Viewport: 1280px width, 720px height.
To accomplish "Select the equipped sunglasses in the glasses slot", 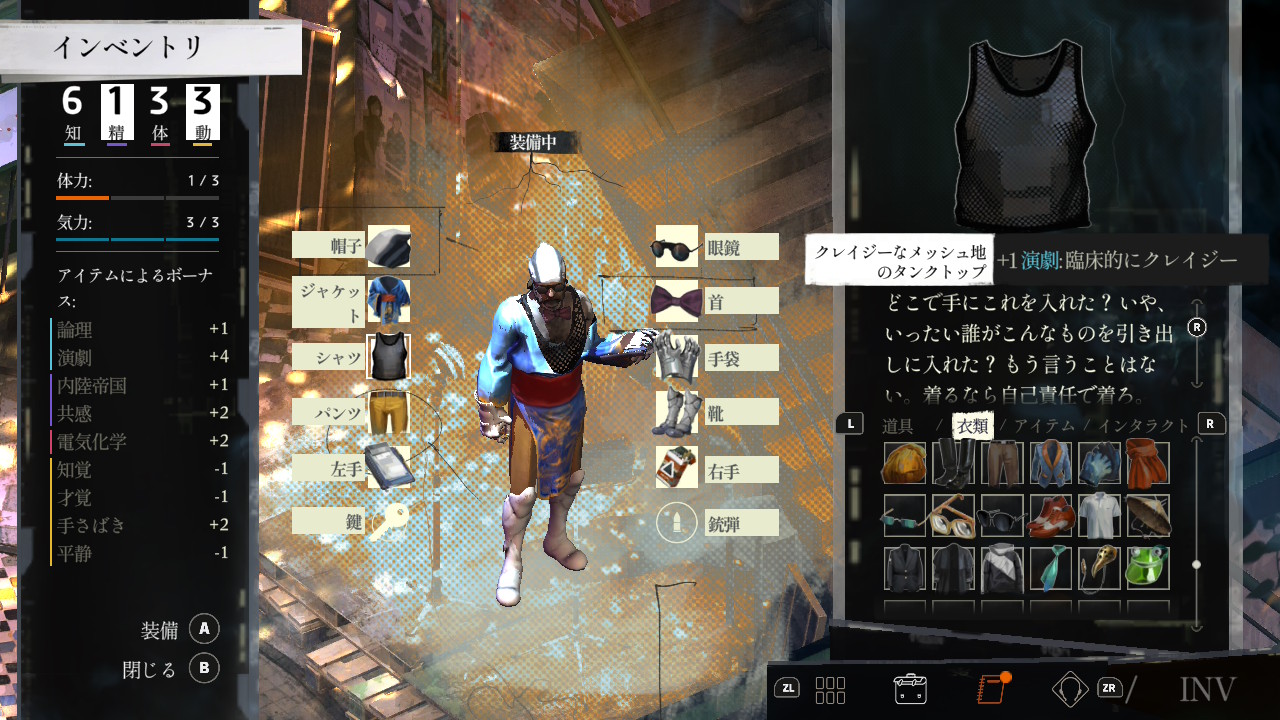I will (676, 247).
